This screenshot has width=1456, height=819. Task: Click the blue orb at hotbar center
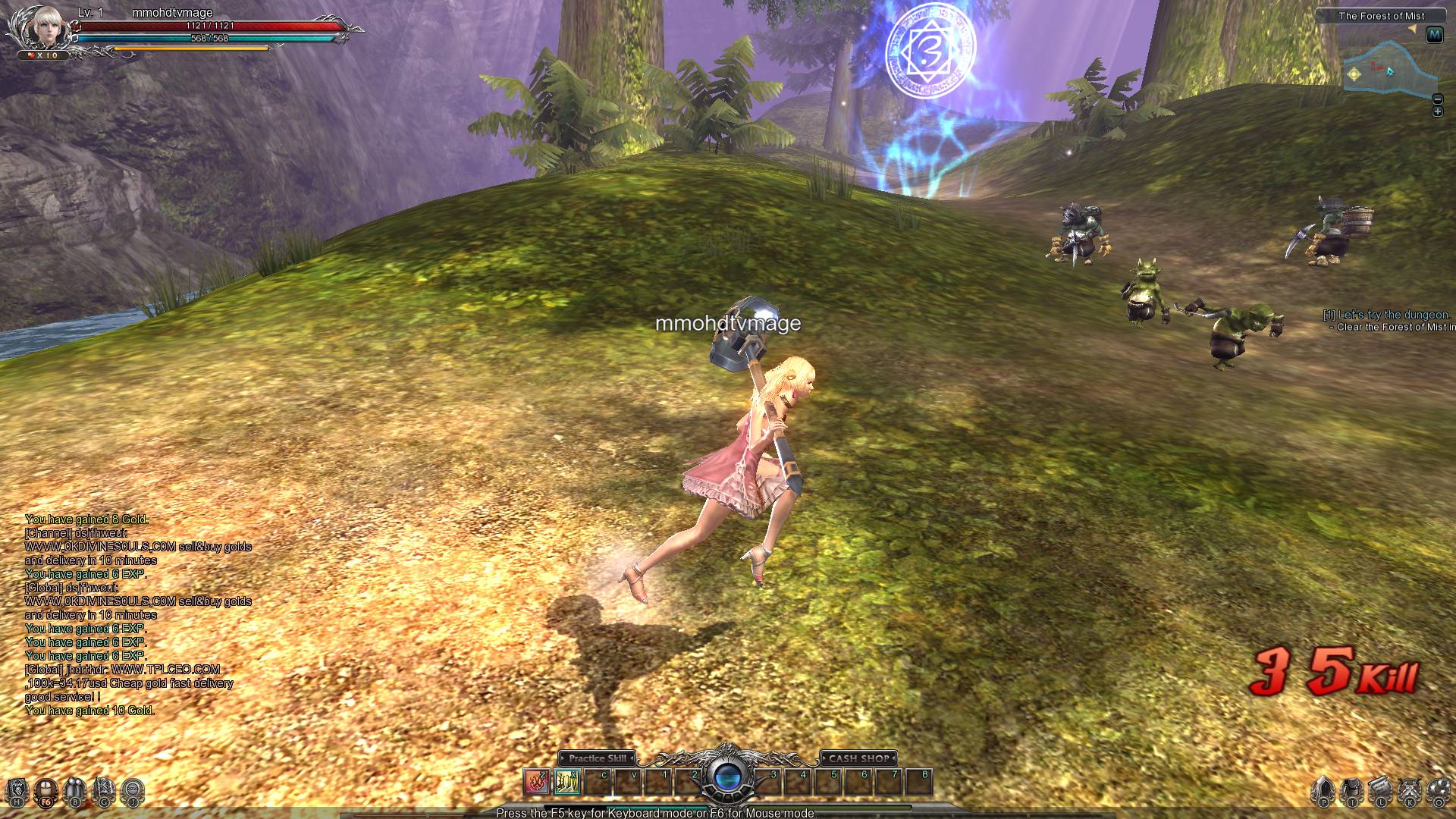[726, 778]
